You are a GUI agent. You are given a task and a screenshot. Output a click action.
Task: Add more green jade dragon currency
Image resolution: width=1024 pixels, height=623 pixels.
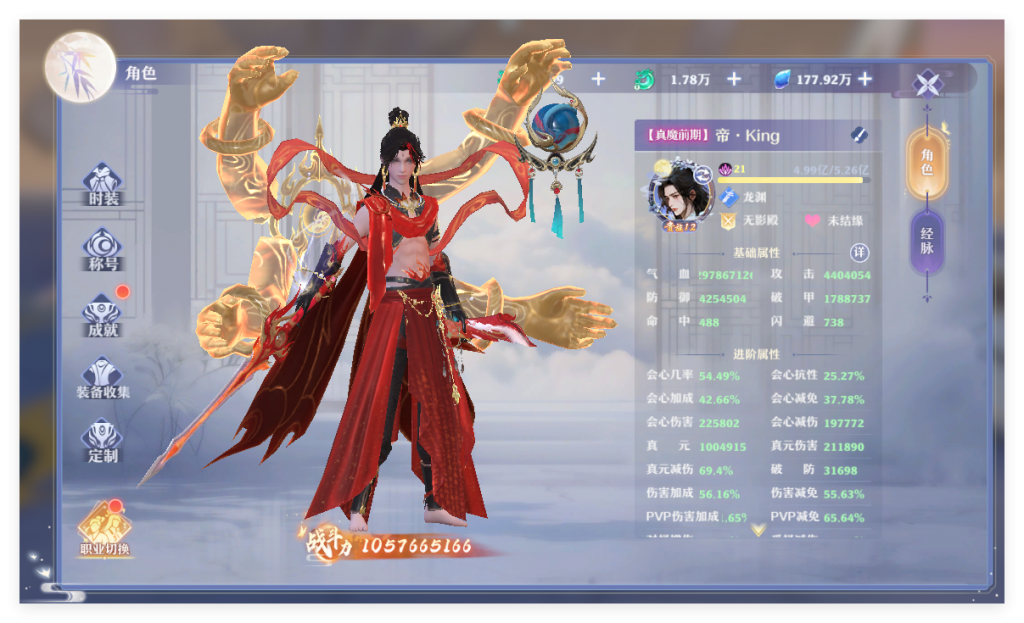click(734, 79)
